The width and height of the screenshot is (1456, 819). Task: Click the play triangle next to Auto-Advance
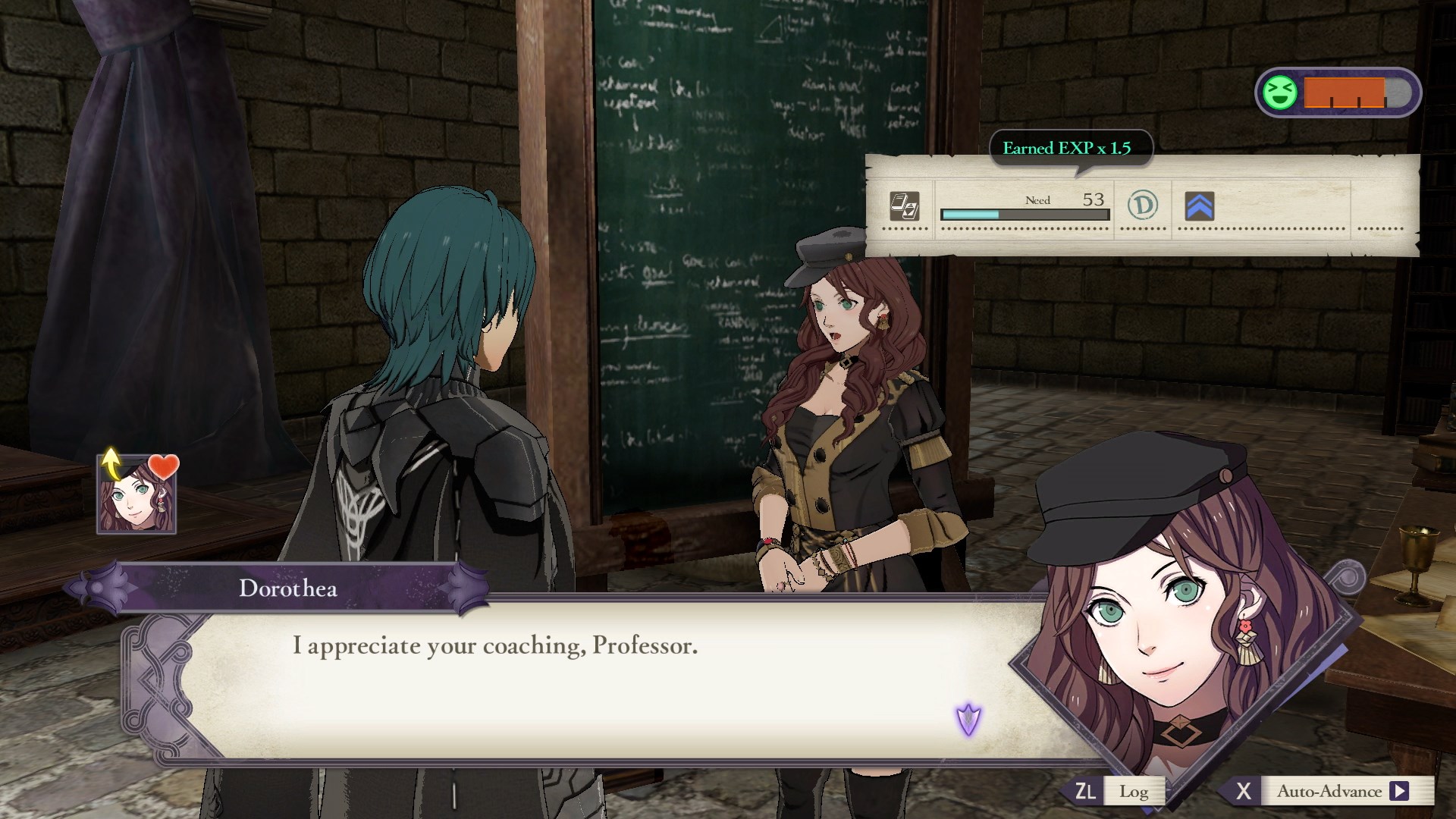(1399, 791)
